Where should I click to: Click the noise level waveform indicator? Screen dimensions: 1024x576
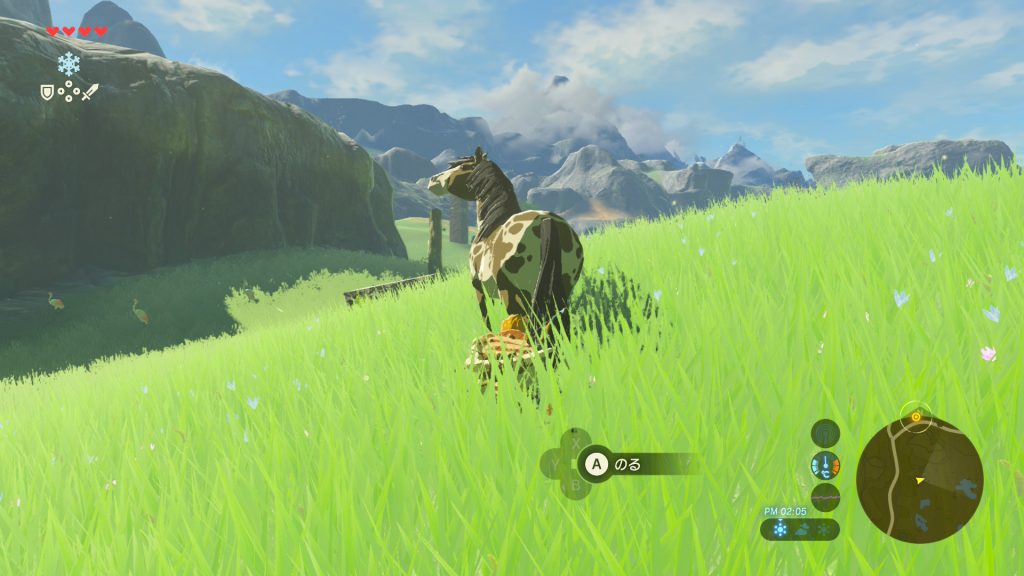[x=825, y=496]
